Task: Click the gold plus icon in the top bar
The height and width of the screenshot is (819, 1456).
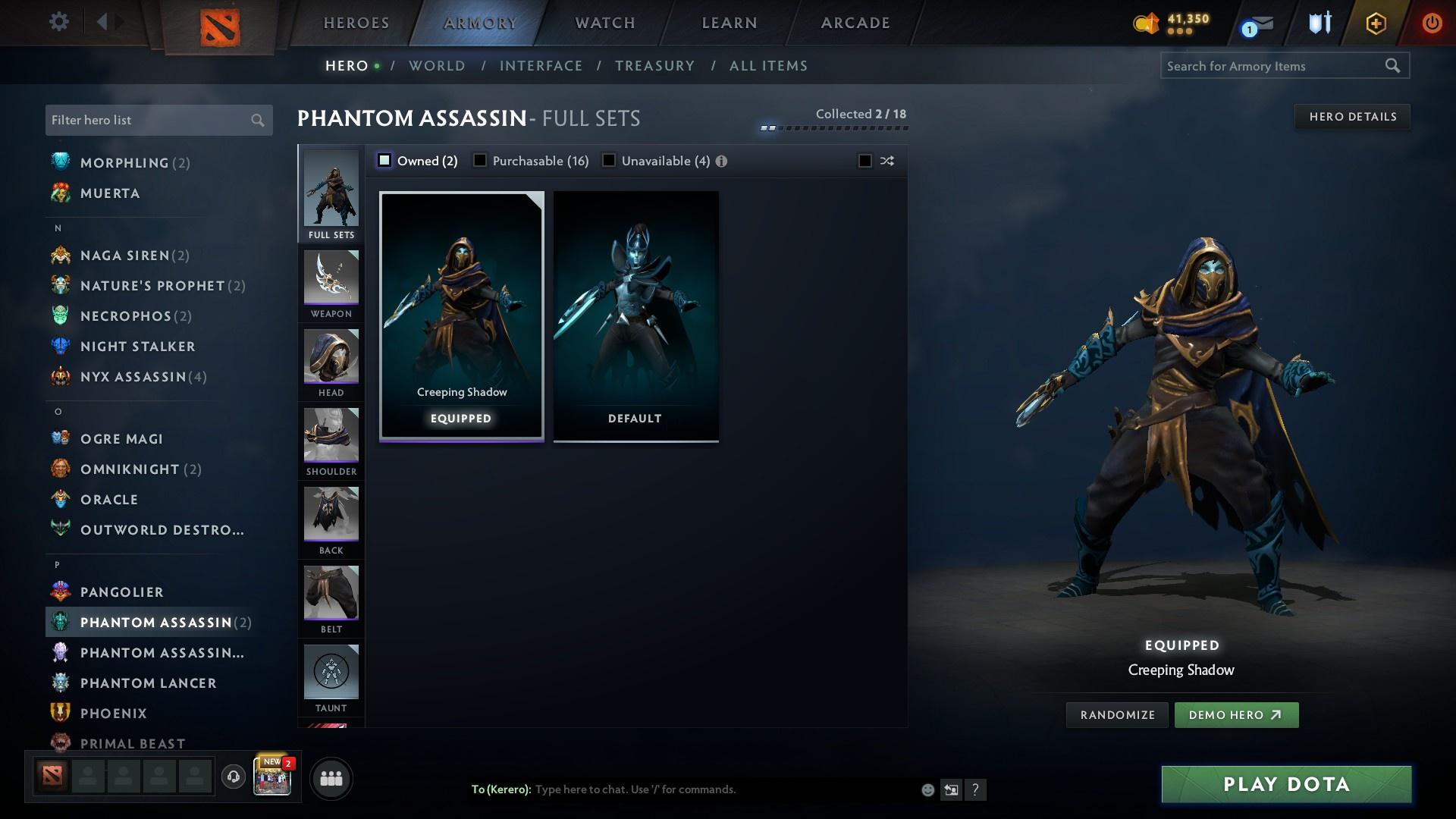Action: 1375,23
